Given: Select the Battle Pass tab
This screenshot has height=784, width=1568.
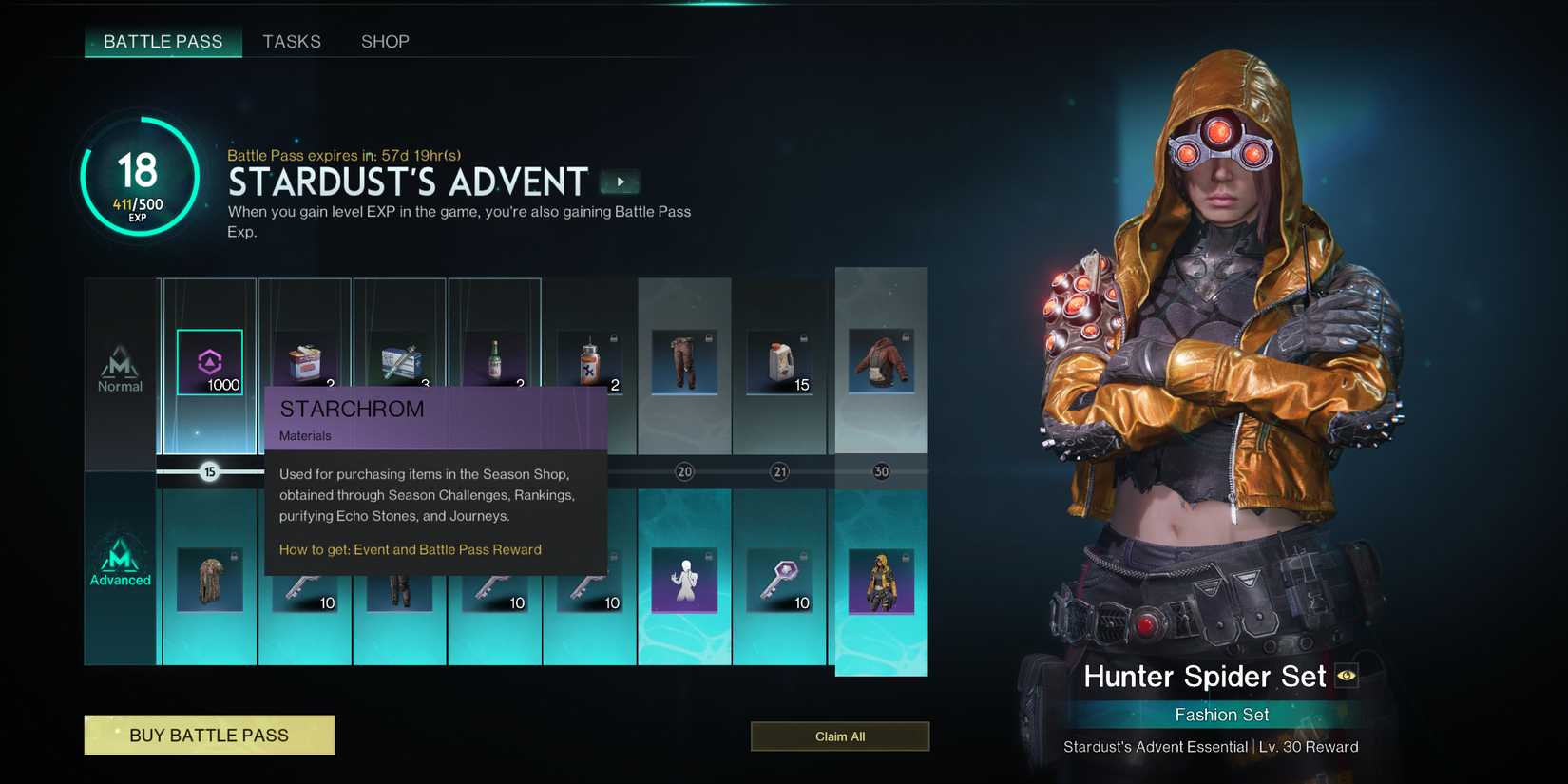Looking at the screenshot, I should click(x=163, y=42).
